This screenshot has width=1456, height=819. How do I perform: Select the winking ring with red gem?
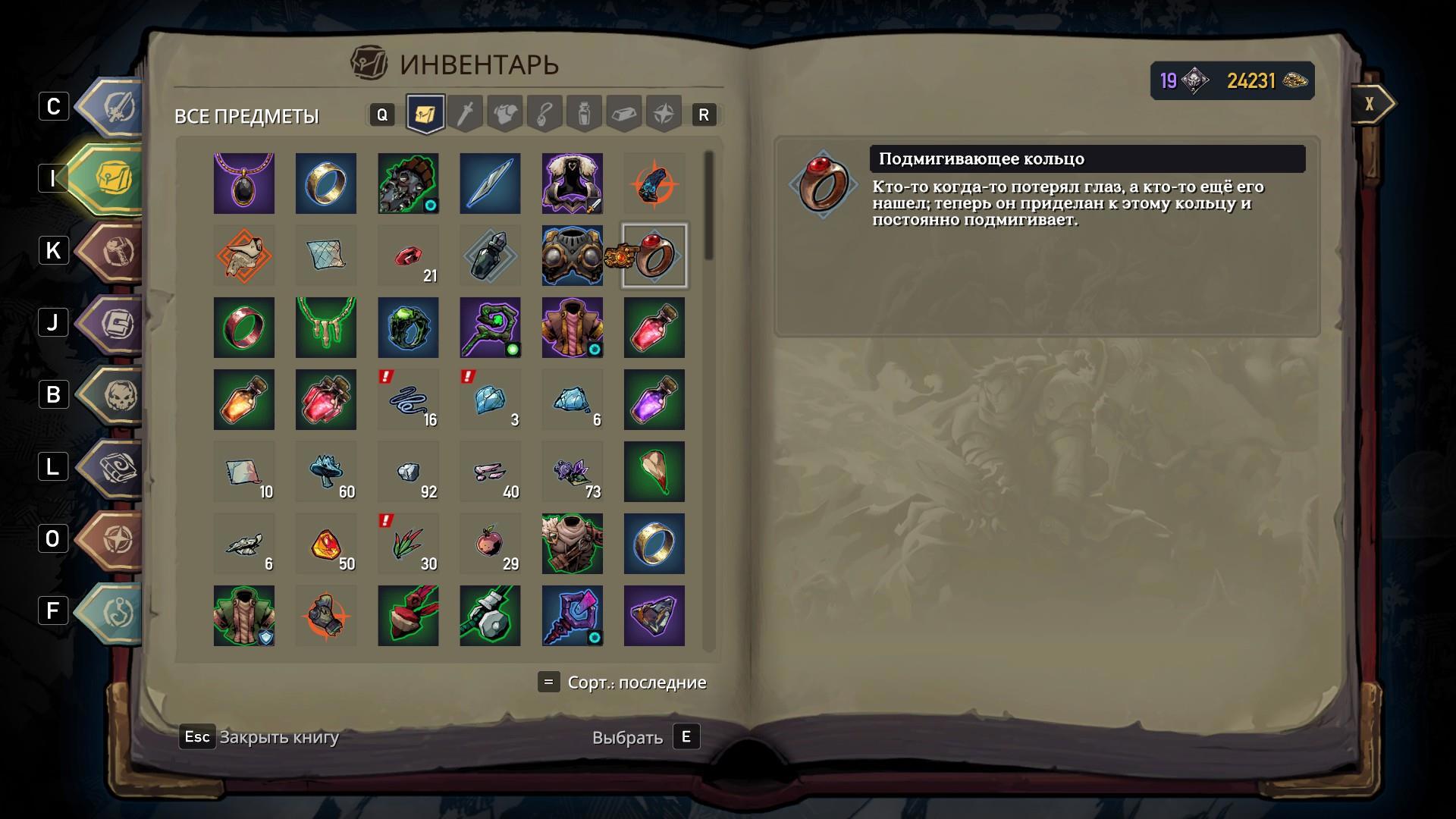tap(654, 256)
